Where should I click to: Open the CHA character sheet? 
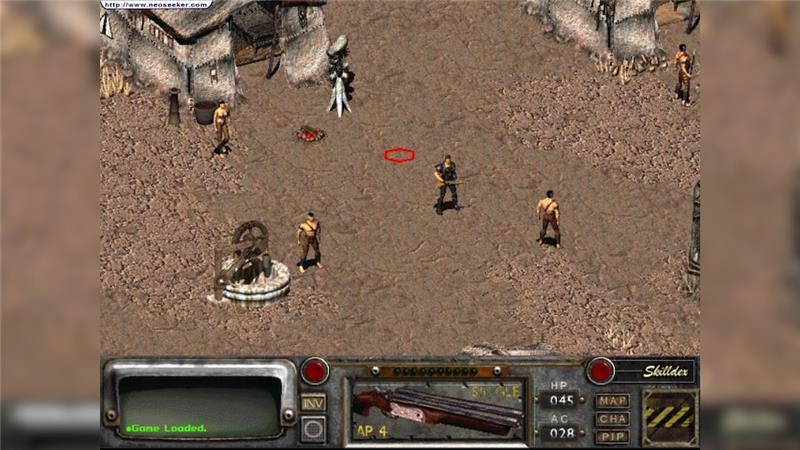(x=612, y=418)
